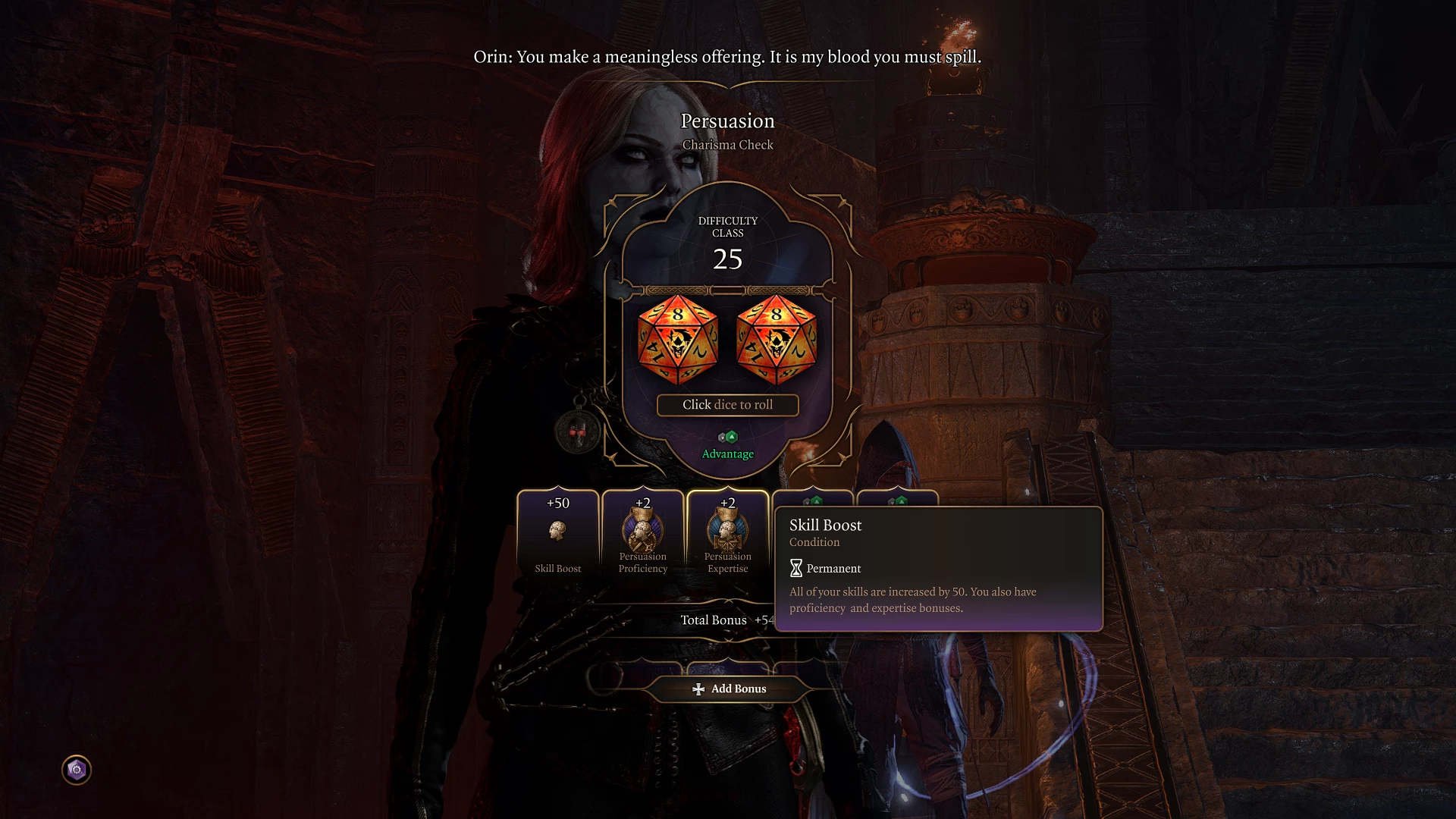
Task: Select the +50 Skill Boost bonus card
Action: click(x=558, y=535)
